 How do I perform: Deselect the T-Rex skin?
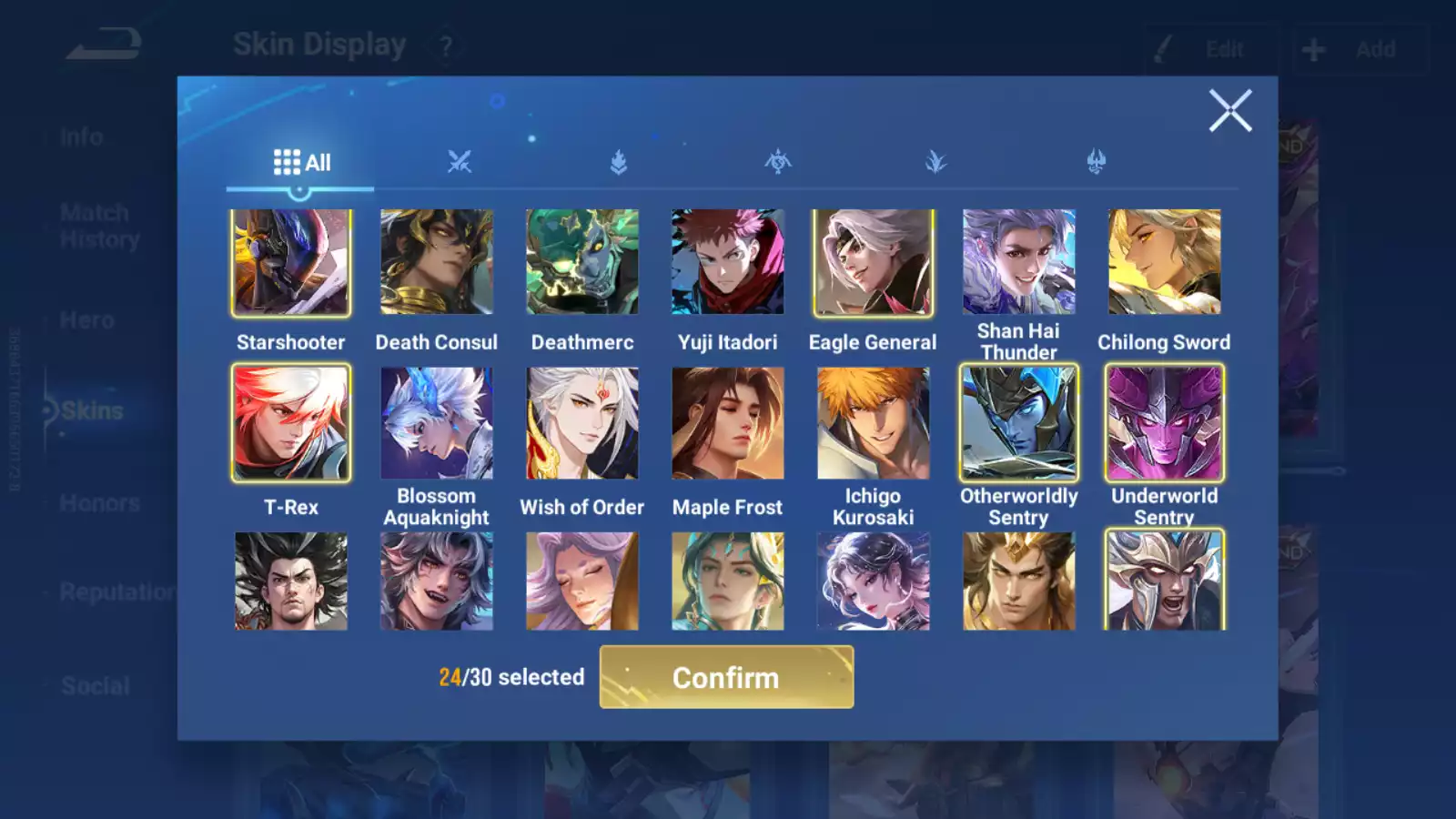pos(291,423)
